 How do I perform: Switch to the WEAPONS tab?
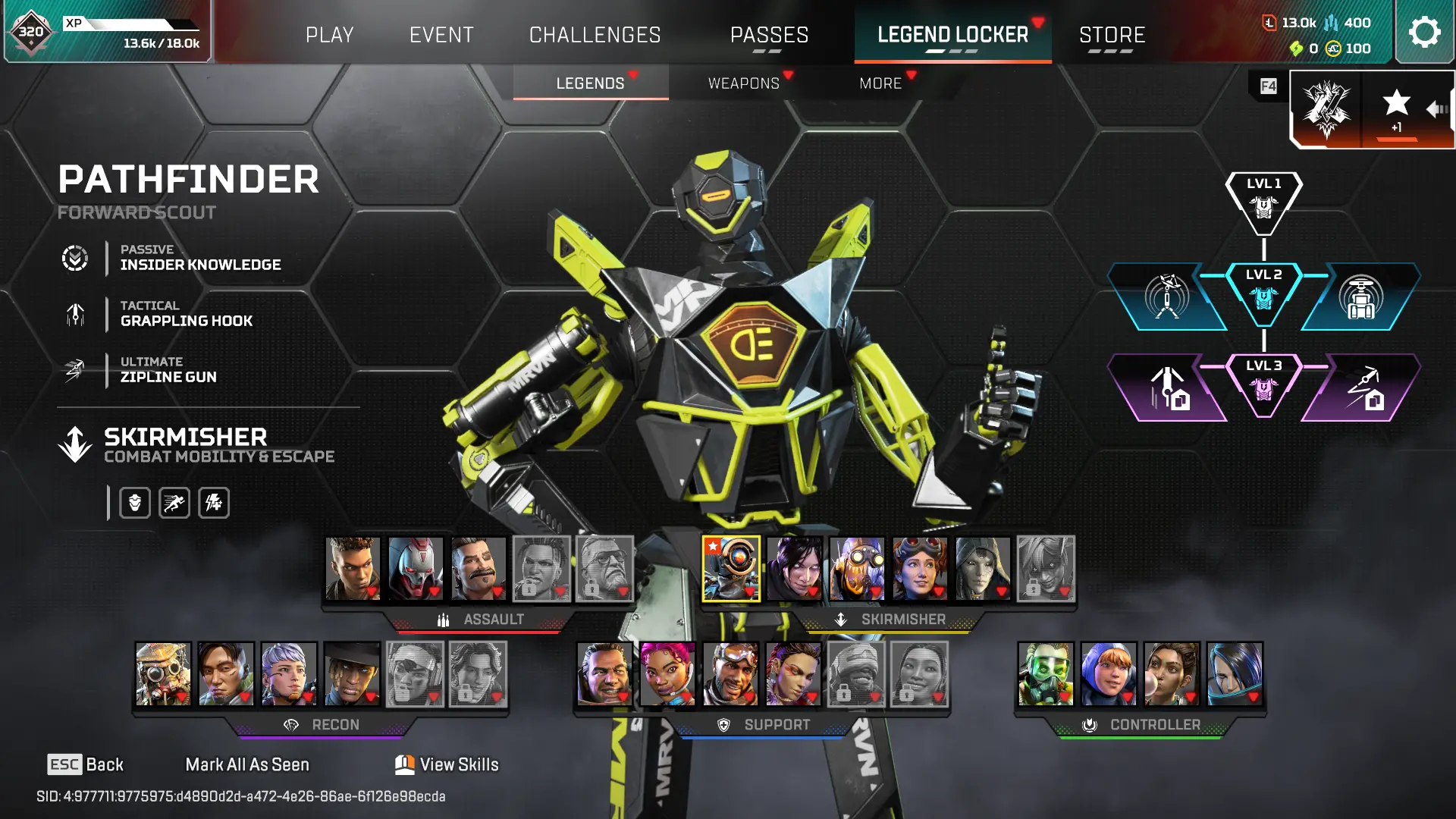(x=745, y=83)
